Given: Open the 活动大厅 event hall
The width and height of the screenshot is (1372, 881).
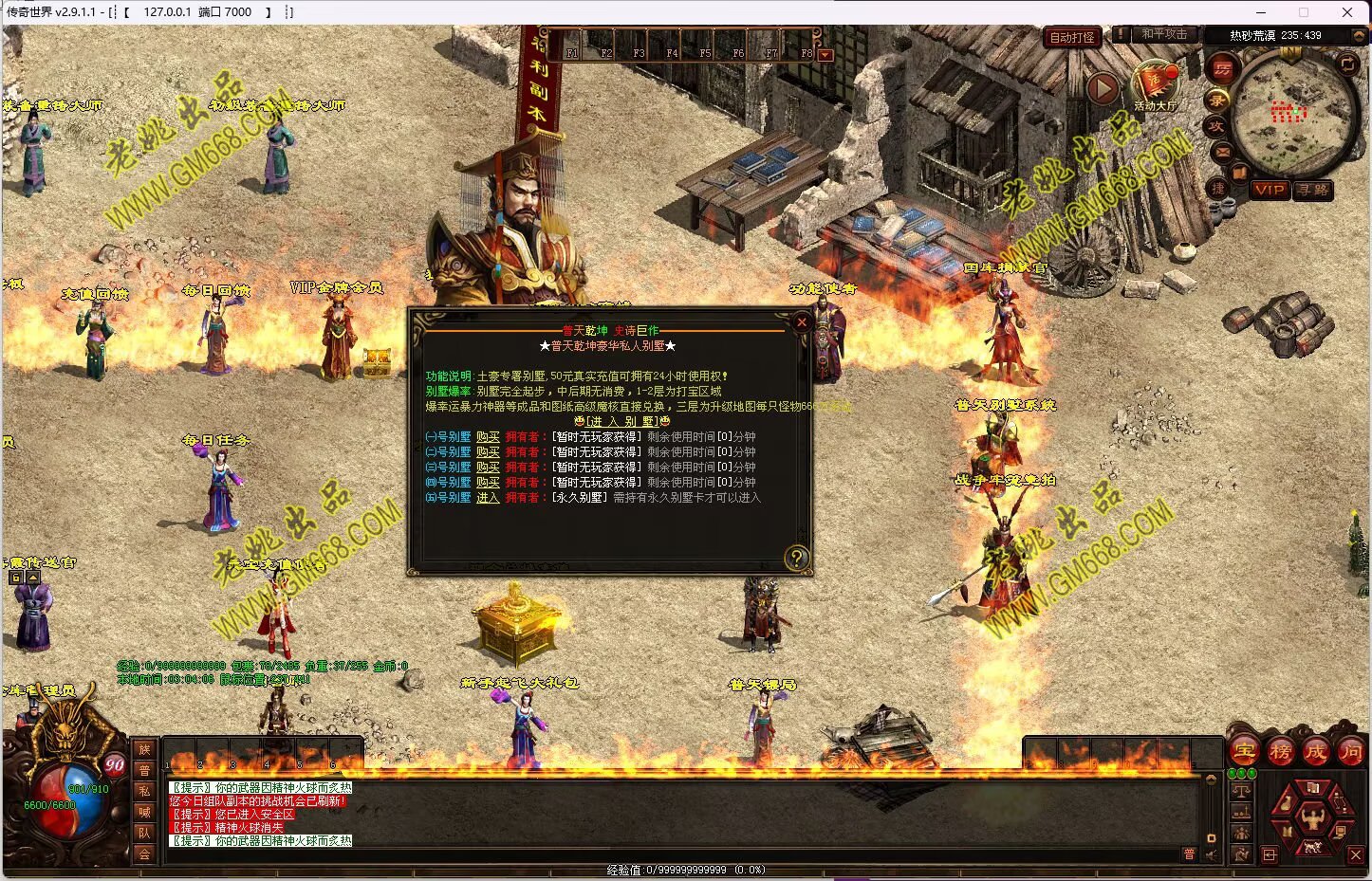Looking at the screenshot, I should point(1155,85).
